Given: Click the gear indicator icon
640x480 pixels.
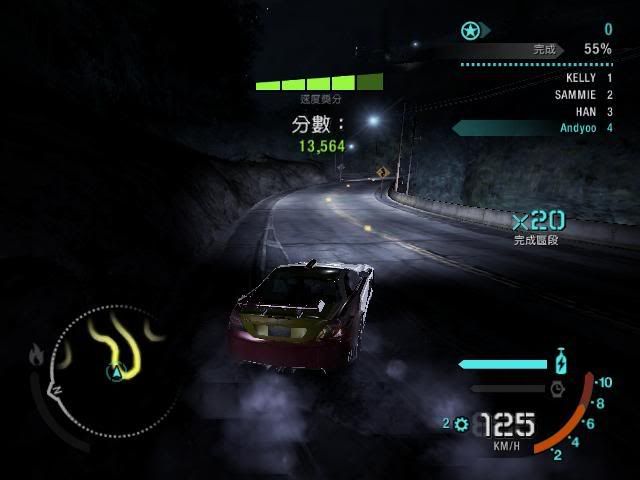Looking at the screenshot, I should 461,424.
